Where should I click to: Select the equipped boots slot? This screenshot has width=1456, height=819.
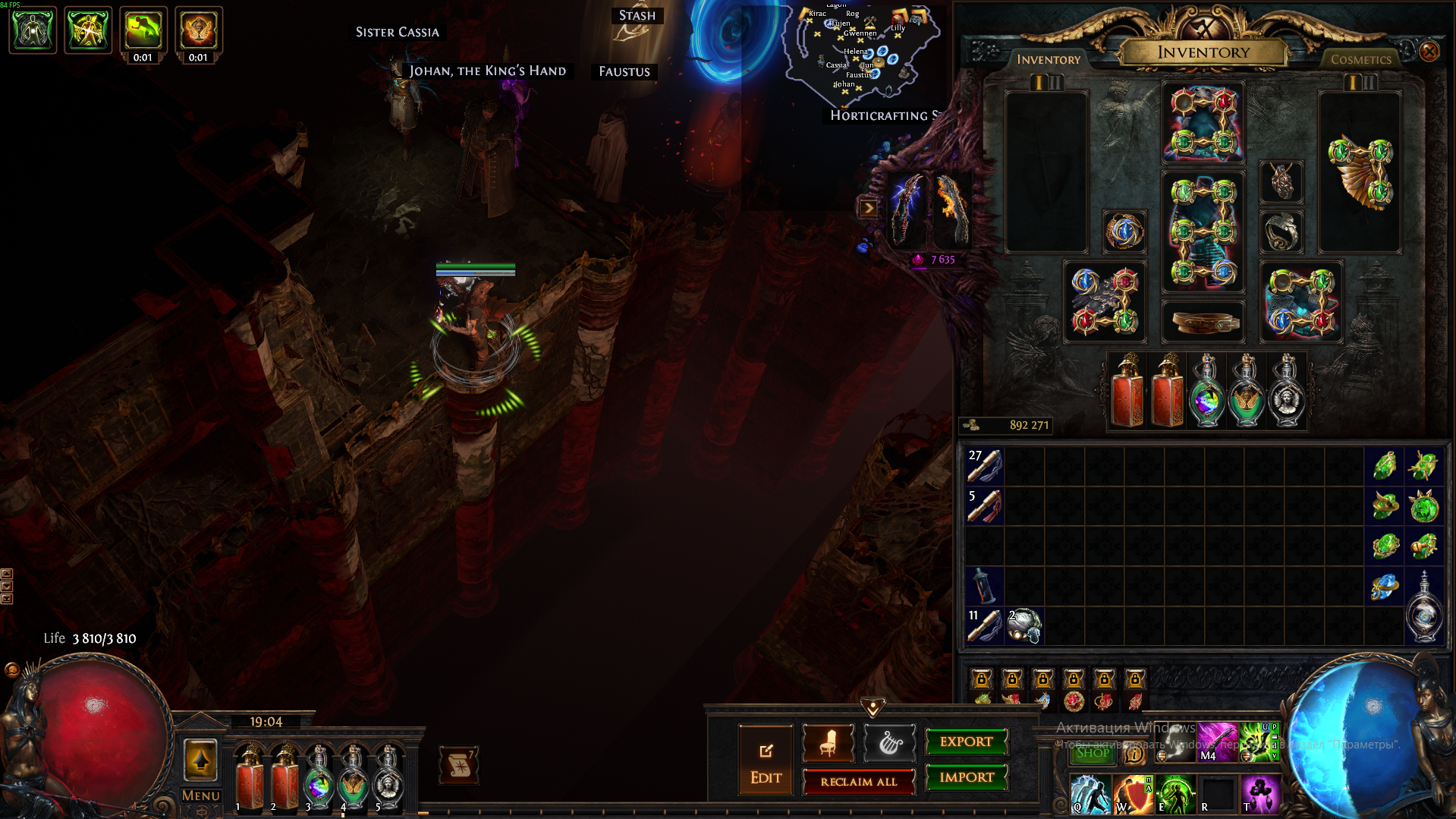click(x=1301, y=302)
